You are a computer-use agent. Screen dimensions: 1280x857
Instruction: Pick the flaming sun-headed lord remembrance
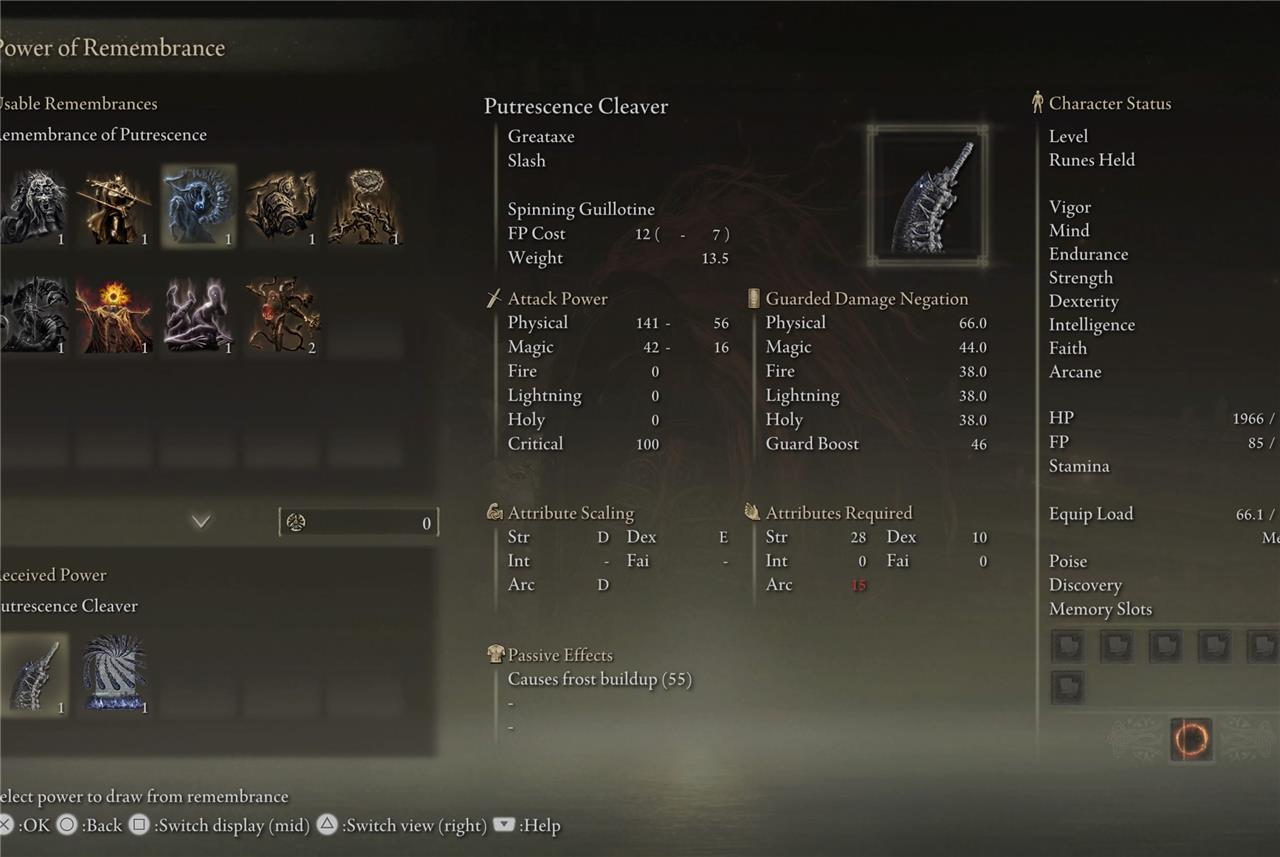pyautogui.click(x=116, y=314)
